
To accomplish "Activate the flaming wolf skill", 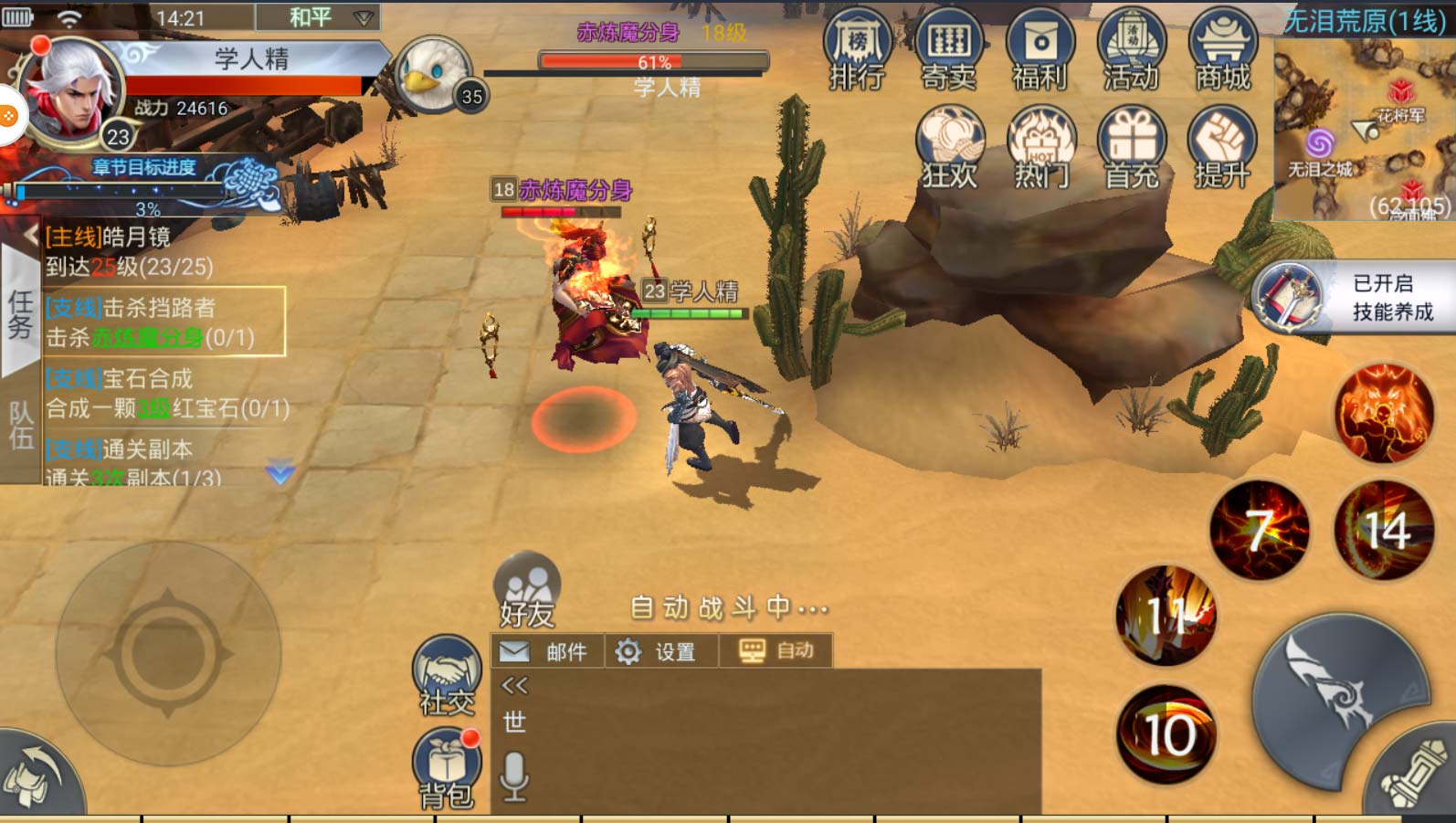I will click(1384, 411).
